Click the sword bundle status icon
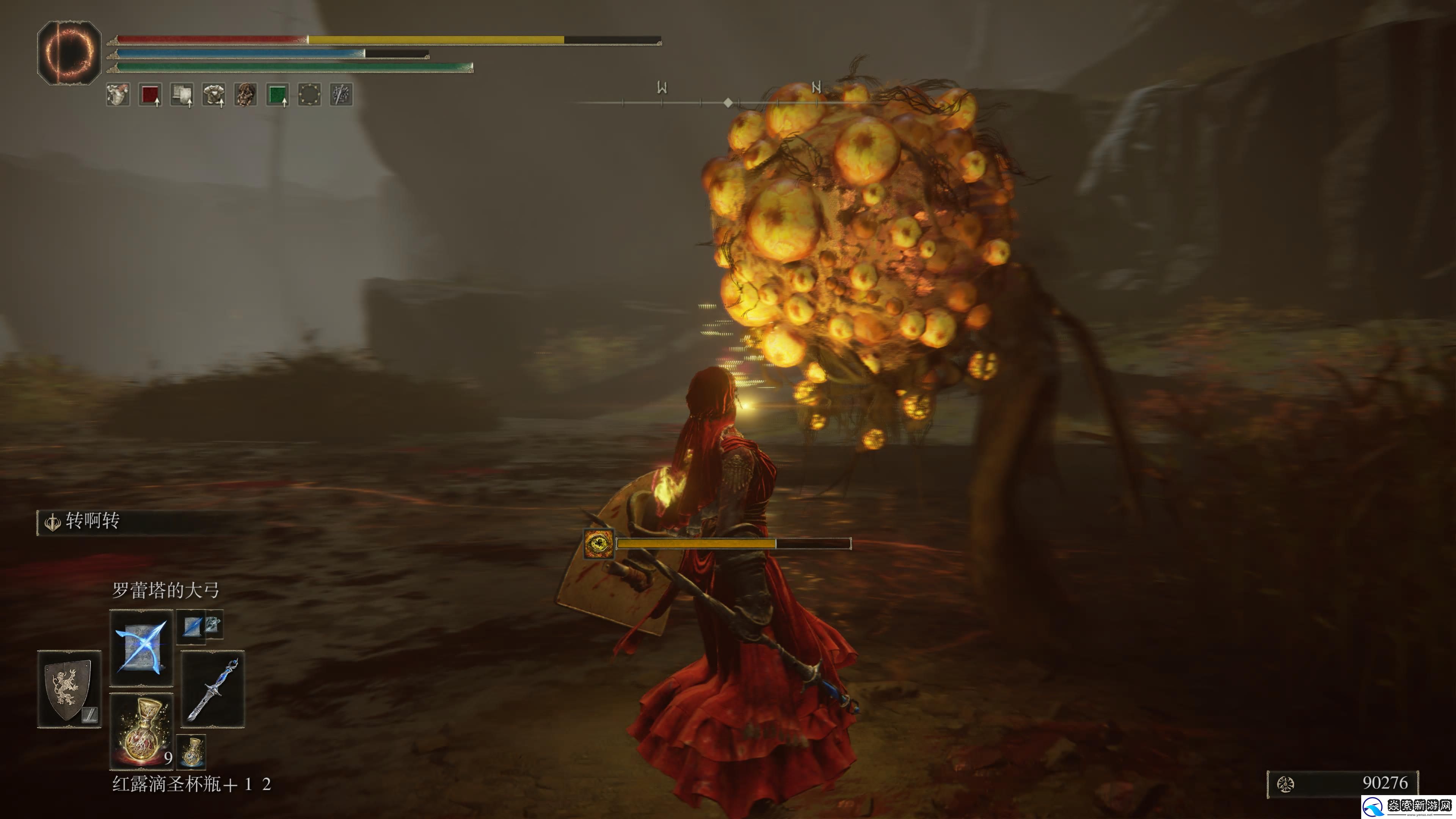The height and width of the screenshot is (819, 1456). pos(341,94)
